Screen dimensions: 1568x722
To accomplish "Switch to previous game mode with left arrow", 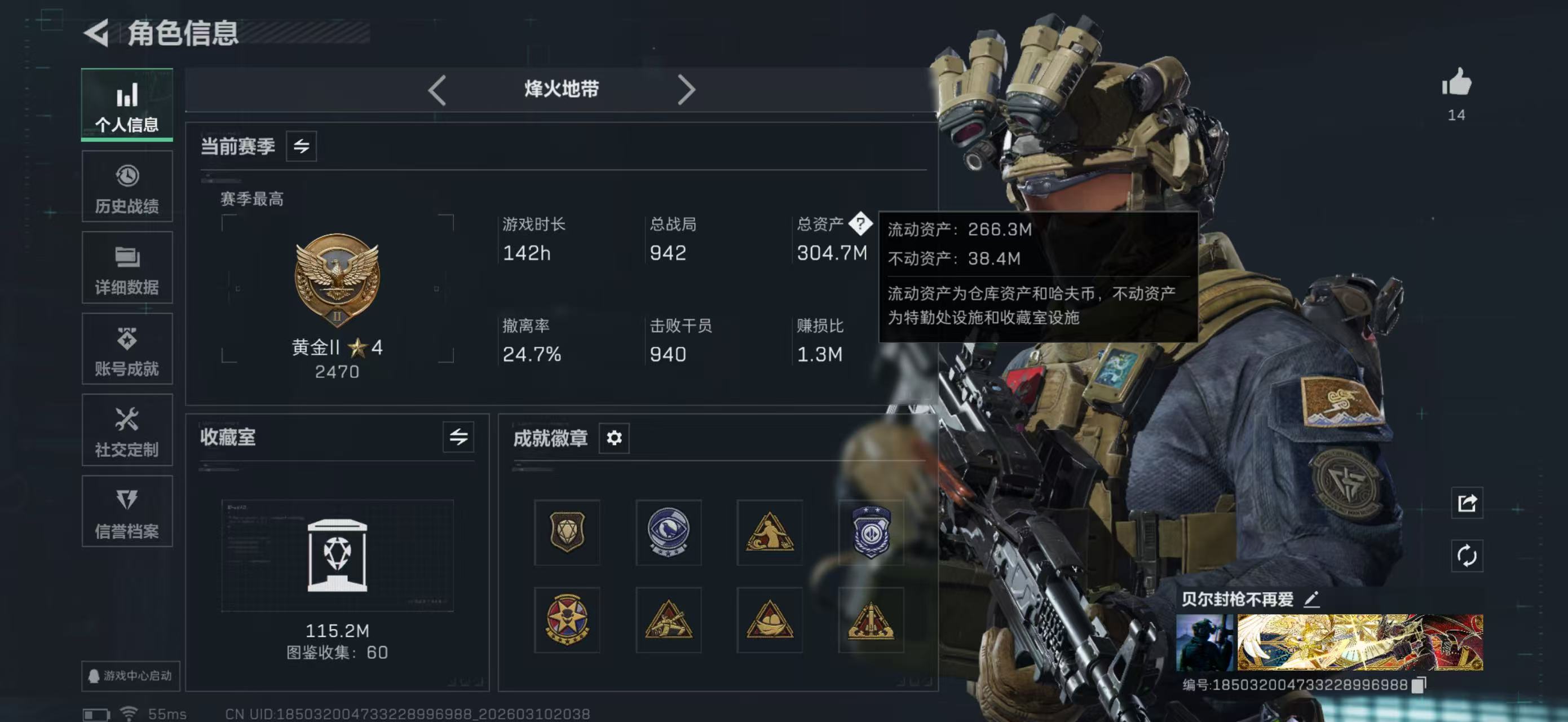I will point(437,90).
